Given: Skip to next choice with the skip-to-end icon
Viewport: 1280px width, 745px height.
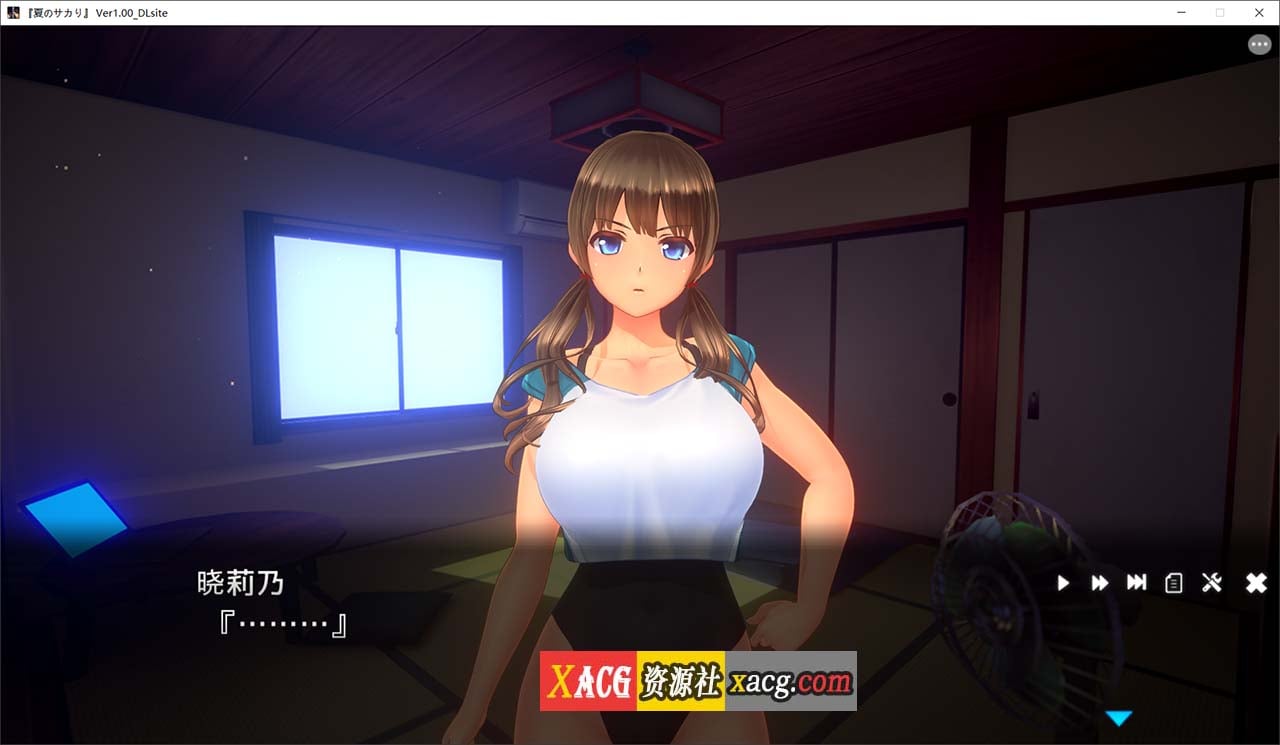Looking at the screenshot, I should 1137,583.
